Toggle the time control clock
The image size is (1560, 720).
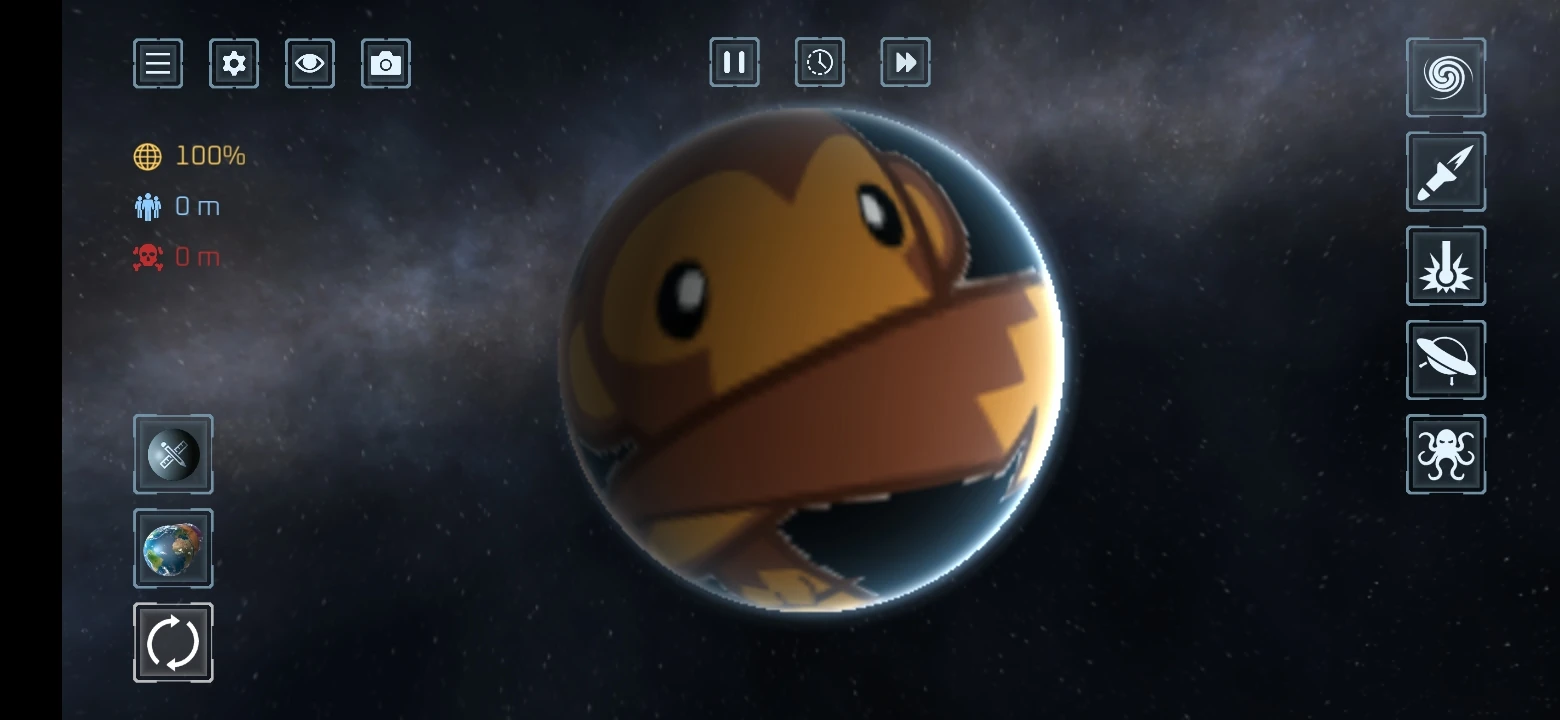point(819,62)
